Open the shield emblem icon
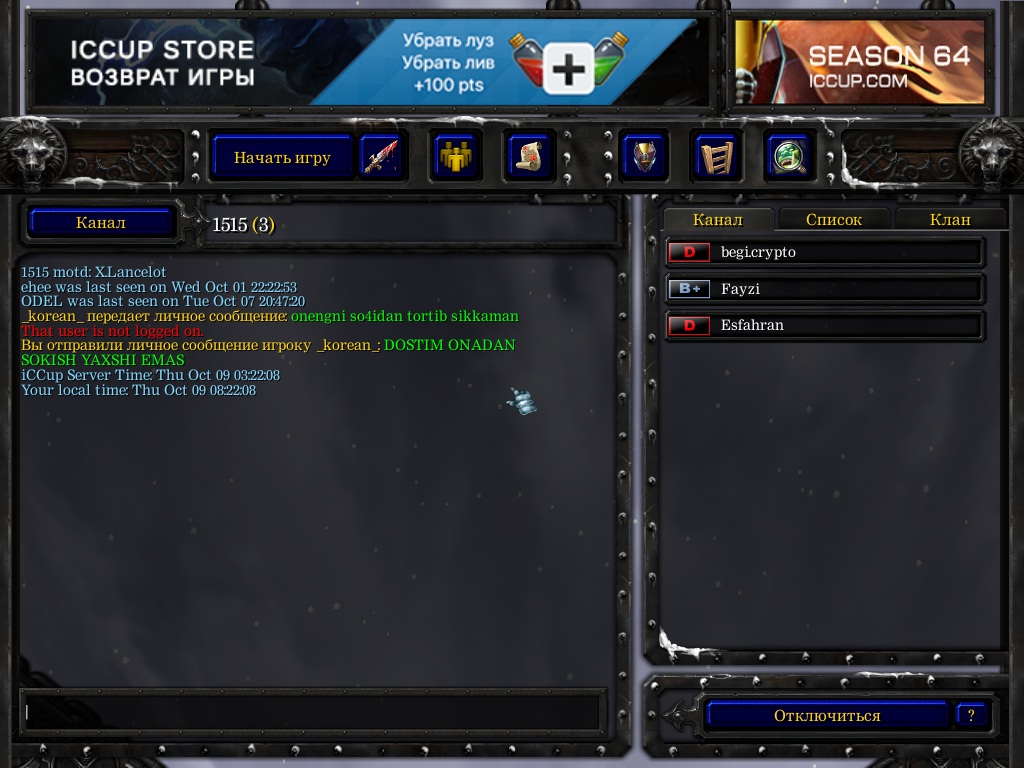Screen dimensions: 1024x768 coord(643,157)
